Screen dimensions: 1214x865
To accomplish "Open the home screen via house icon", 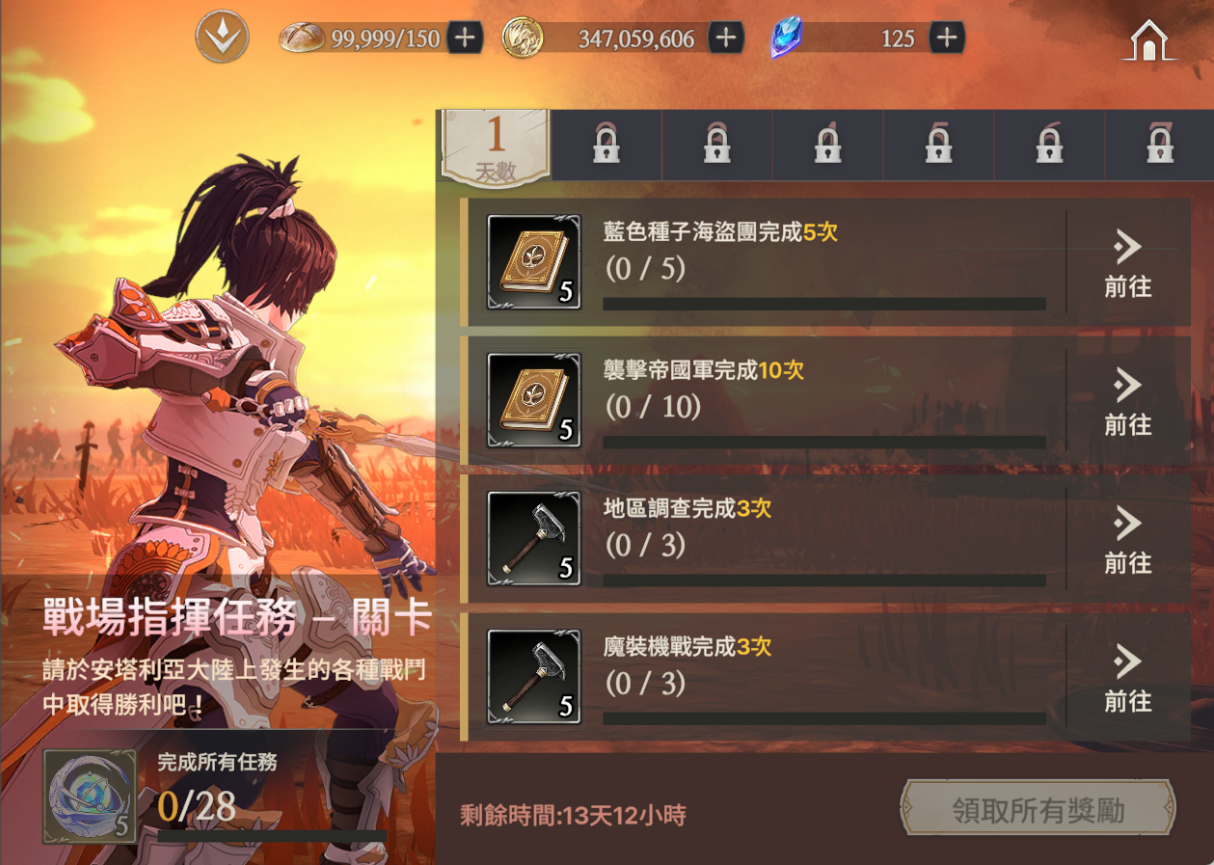I will (x=1150, y=41).
